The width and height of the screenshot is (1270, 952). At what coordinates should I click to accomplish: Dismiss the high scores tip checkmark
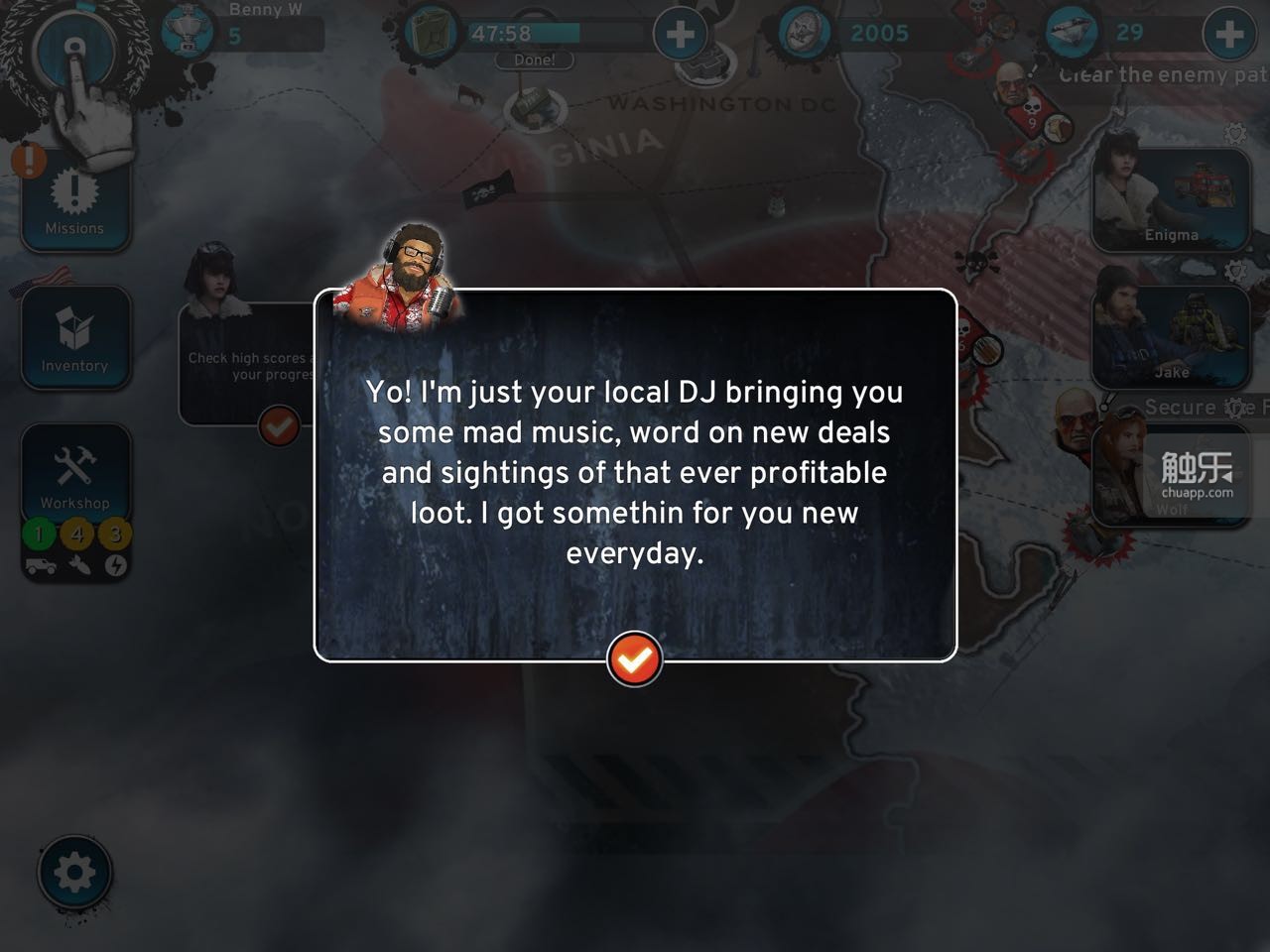click(x=279, y=426)
